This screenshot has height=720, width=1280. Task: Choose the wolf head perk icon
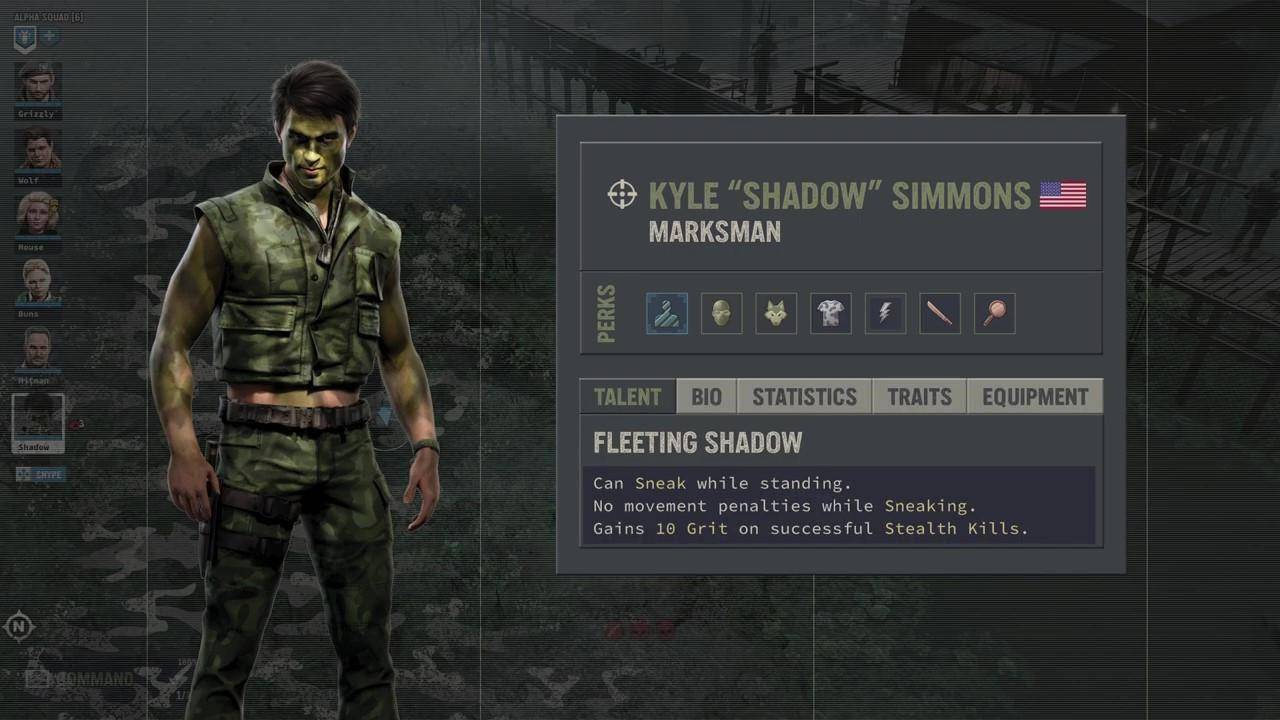776,314
